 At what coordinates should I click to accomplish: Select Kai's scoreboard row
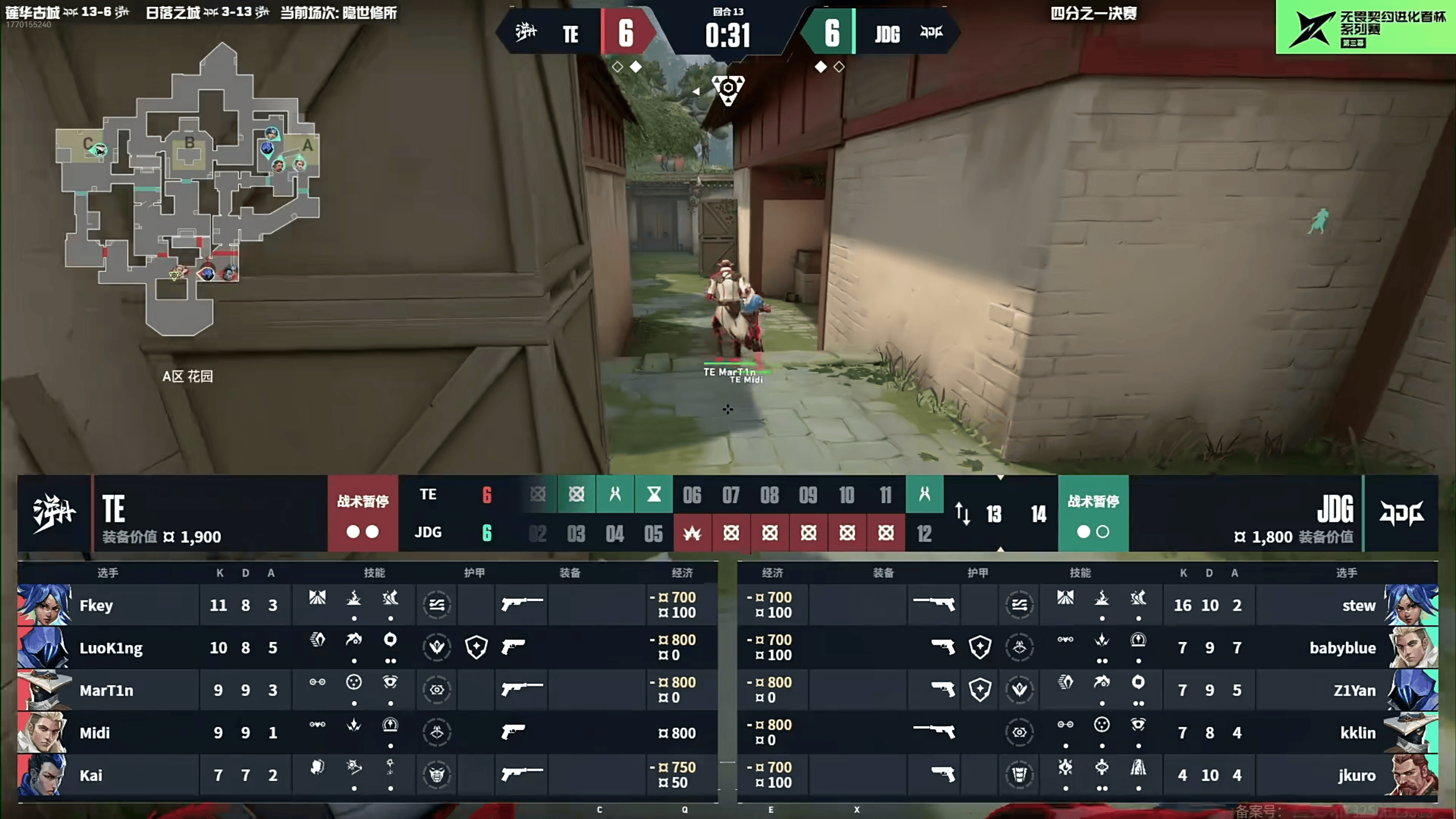click(367, 775)
